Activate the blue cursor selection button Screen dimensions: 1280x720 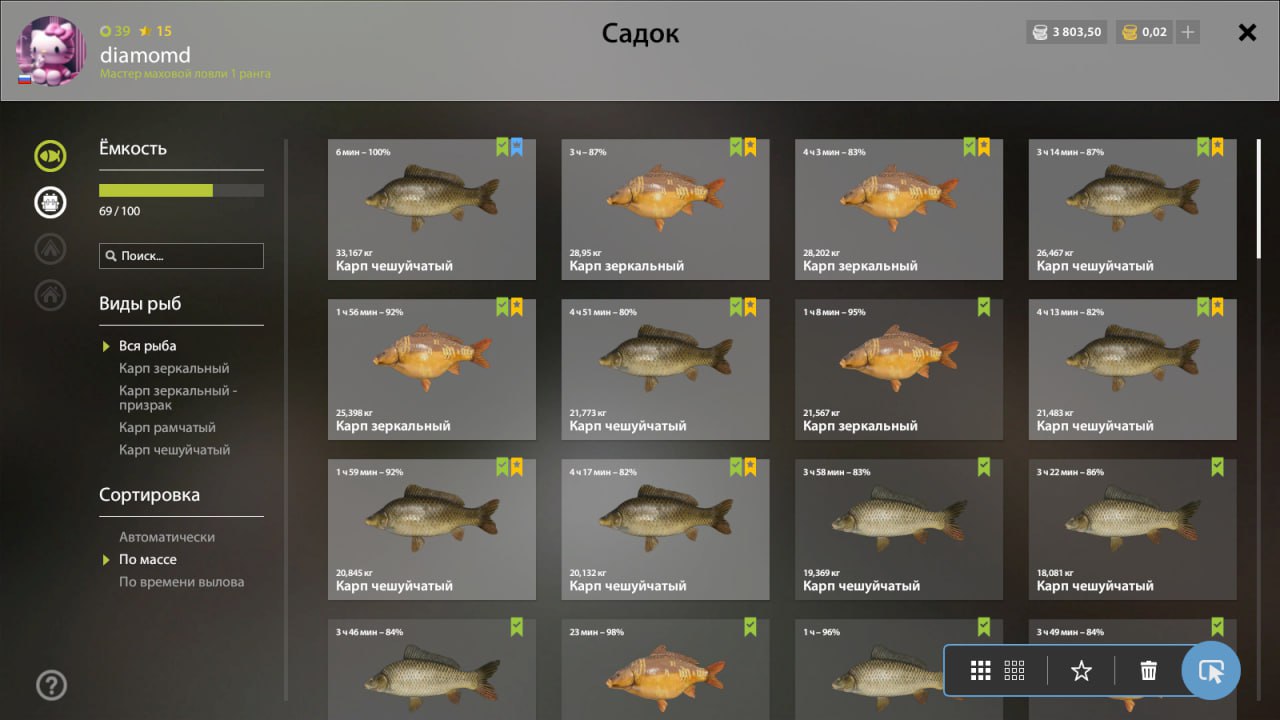[1211, 671]
